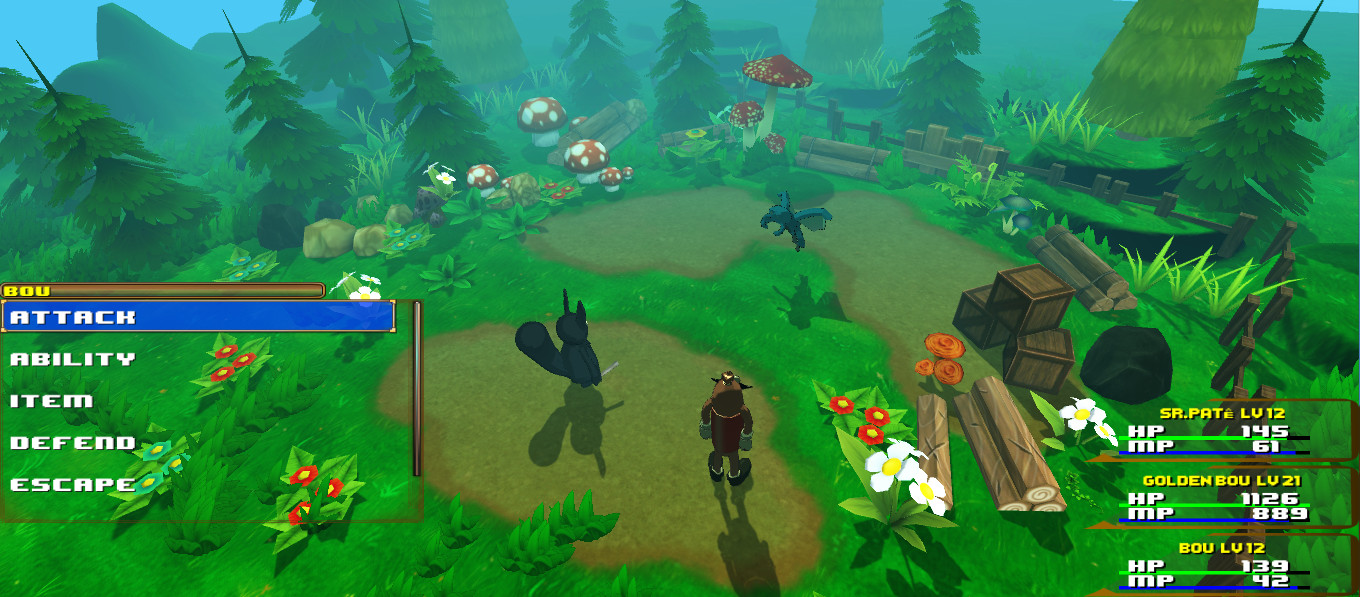The height and width of the screenshot is (597, 1360).
Task: Open the Ability menu
Action: coord(73,359)
